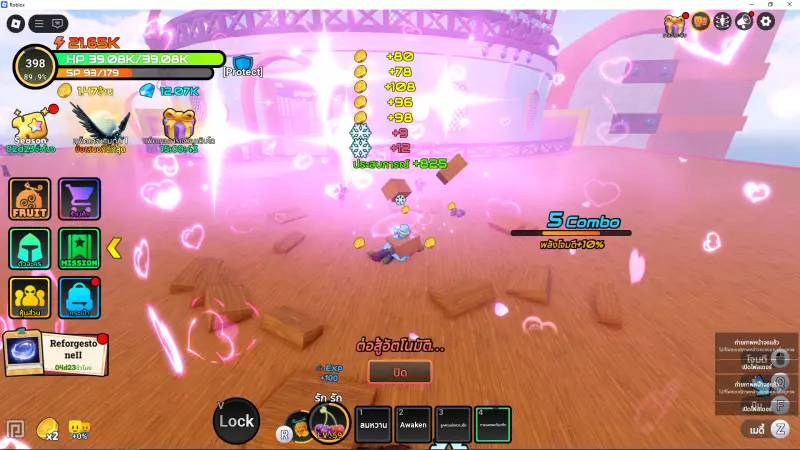Close the Roblox window
The image size is (800, 450).
(789, 4)
